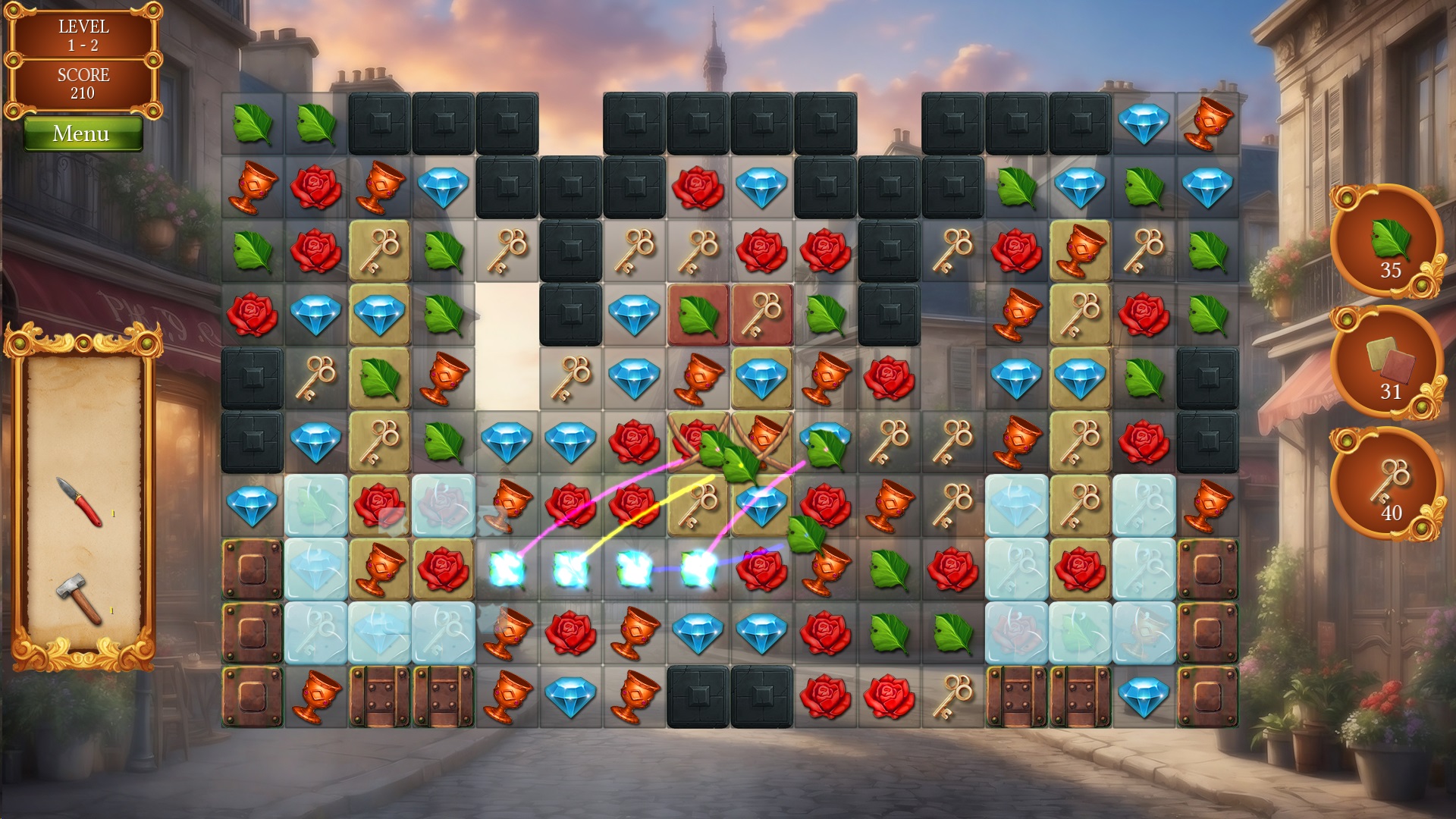Activate the hammer booster
The height and width of the screenshot is (819, 1456).
coord(79,598)
